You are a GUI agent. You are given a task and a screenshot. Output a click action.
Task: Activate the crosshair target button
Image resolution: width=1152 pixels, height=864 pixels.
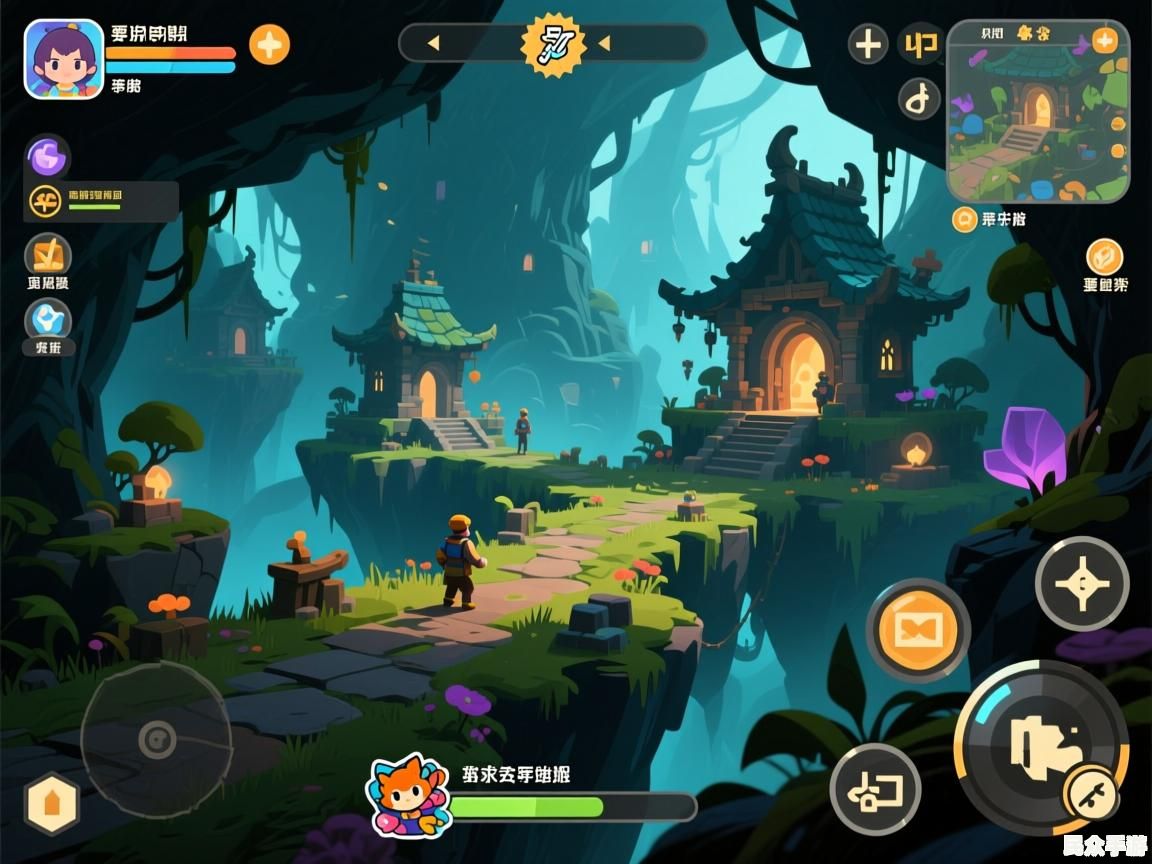[x=1081, y=584]
